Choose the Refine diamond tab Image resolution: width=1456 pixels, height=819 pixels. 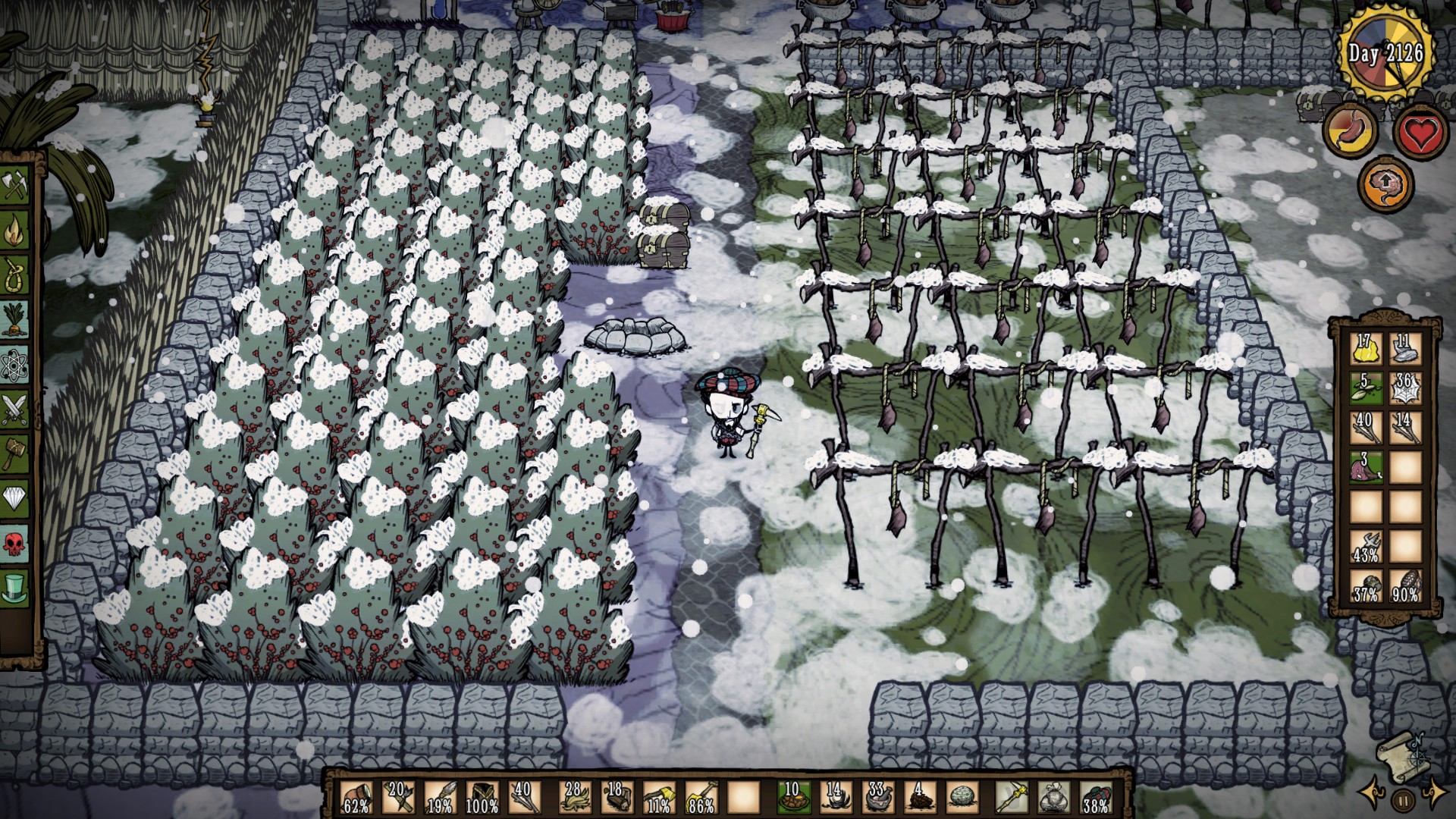(x=15, y=497)
